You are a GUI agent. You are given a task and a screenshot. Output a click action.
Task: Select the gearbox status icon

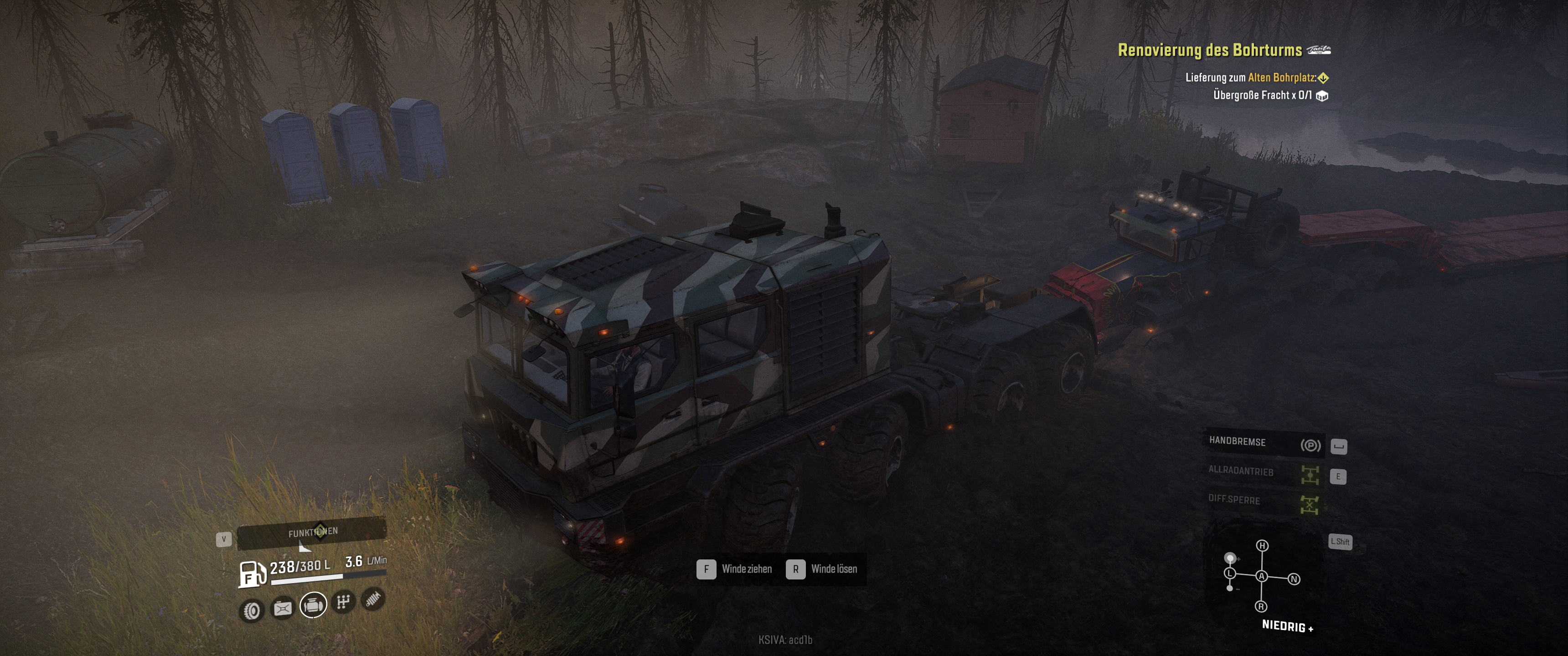pos(343,602)
